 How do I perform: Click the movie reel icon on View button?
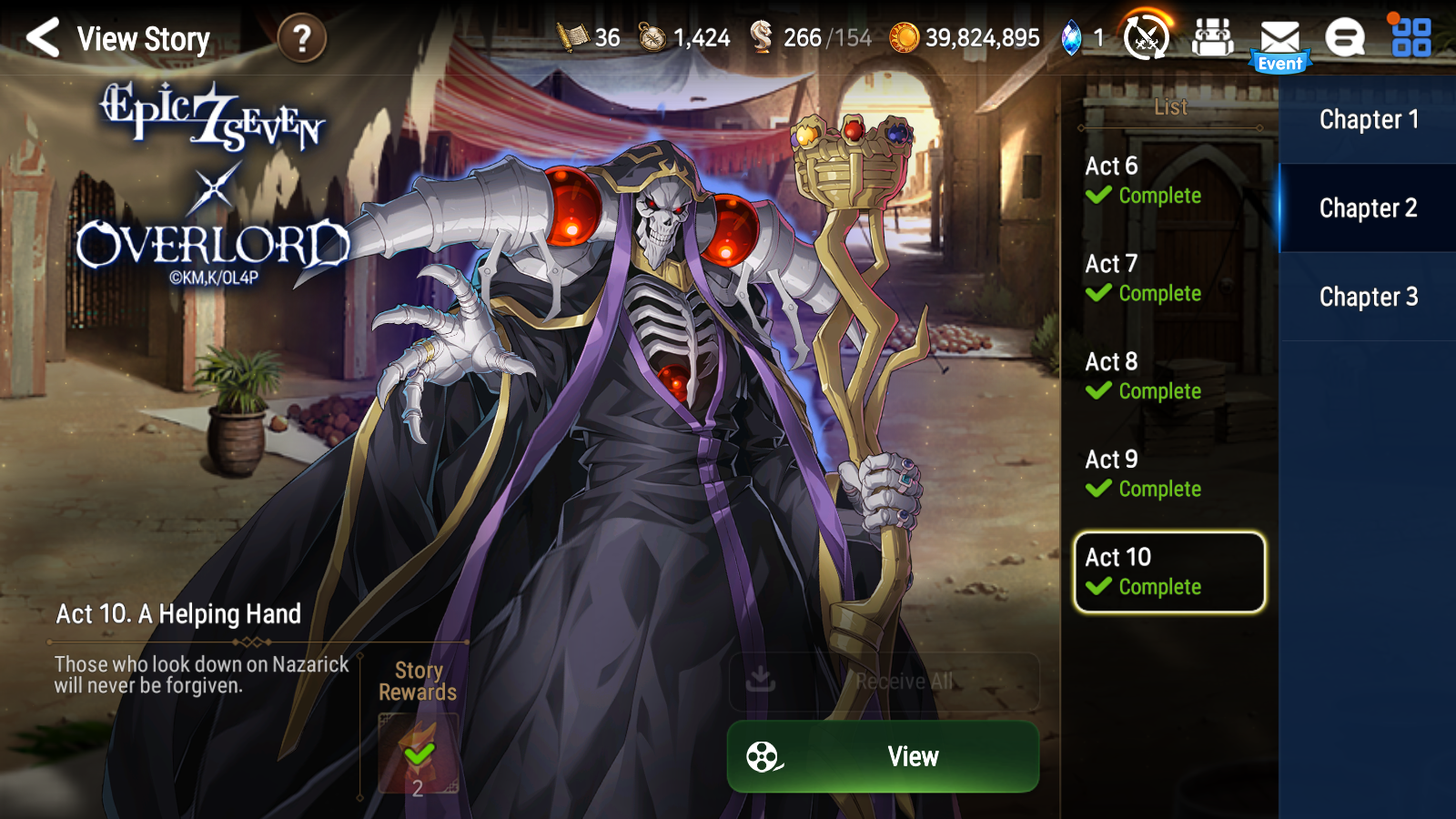tap(761, 755)
